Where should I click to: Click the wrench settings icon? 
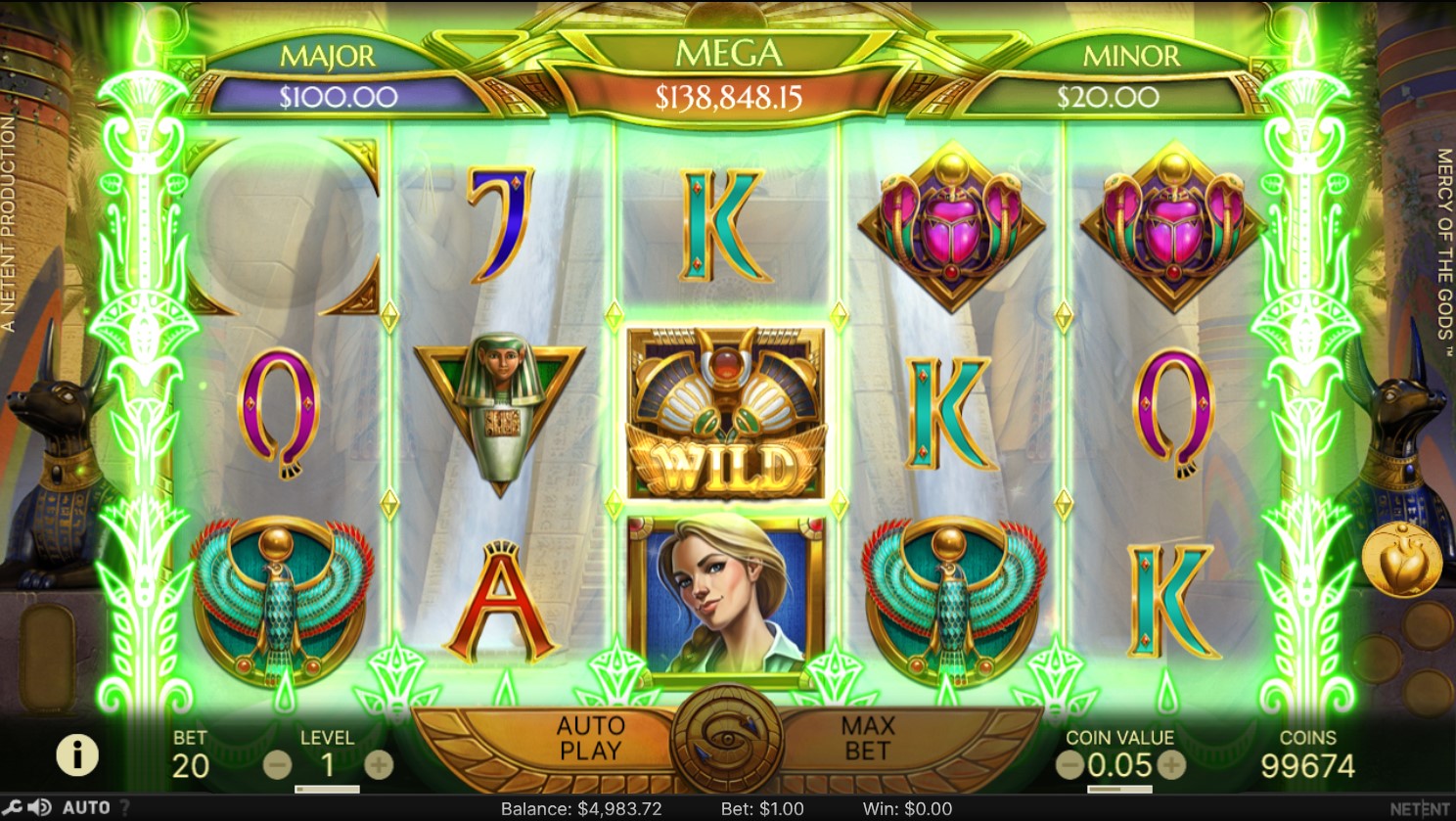click(x=14, y=807)
